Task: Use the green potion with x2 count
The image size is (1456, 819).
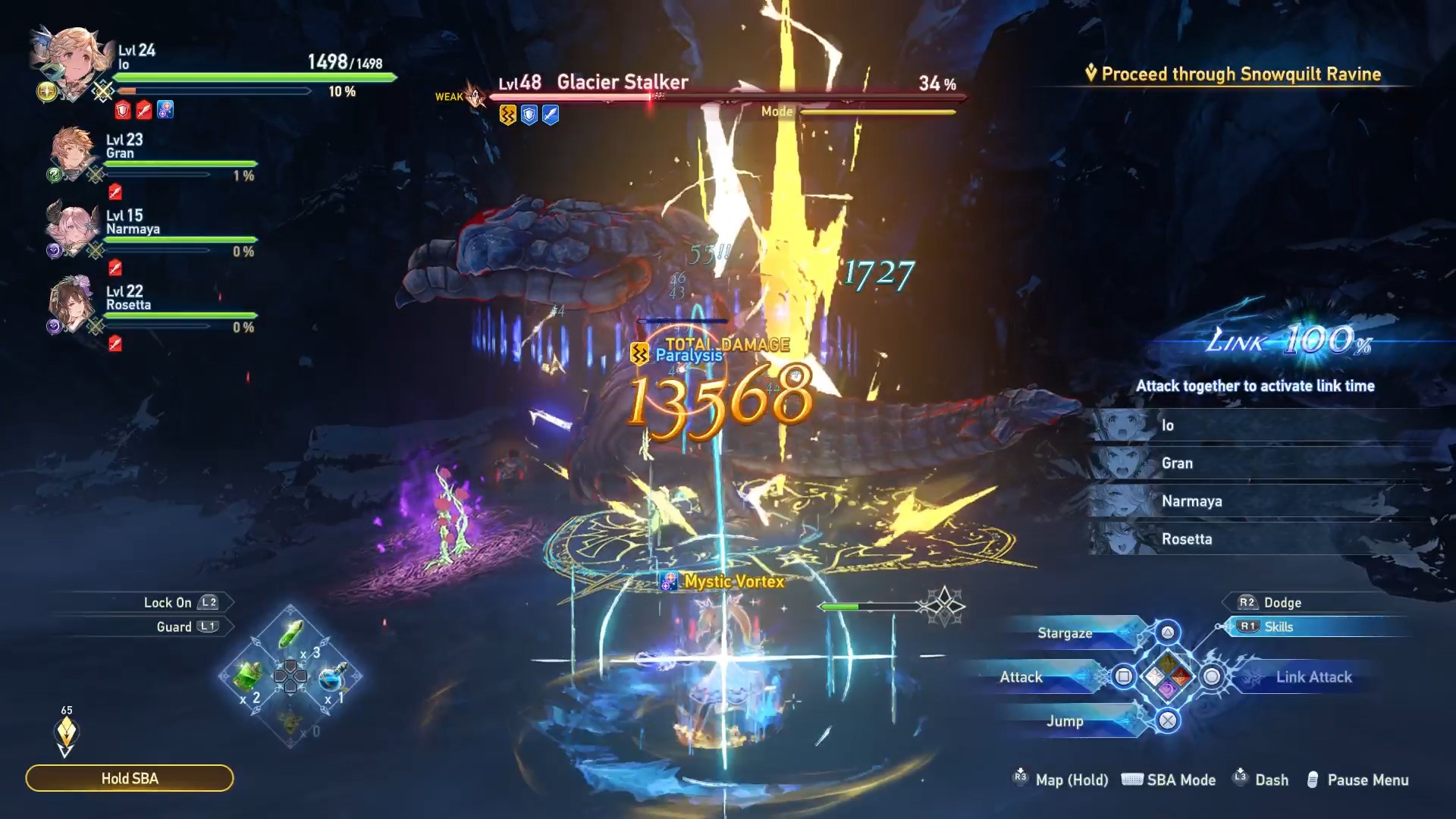Action: (x=248, y=675)
